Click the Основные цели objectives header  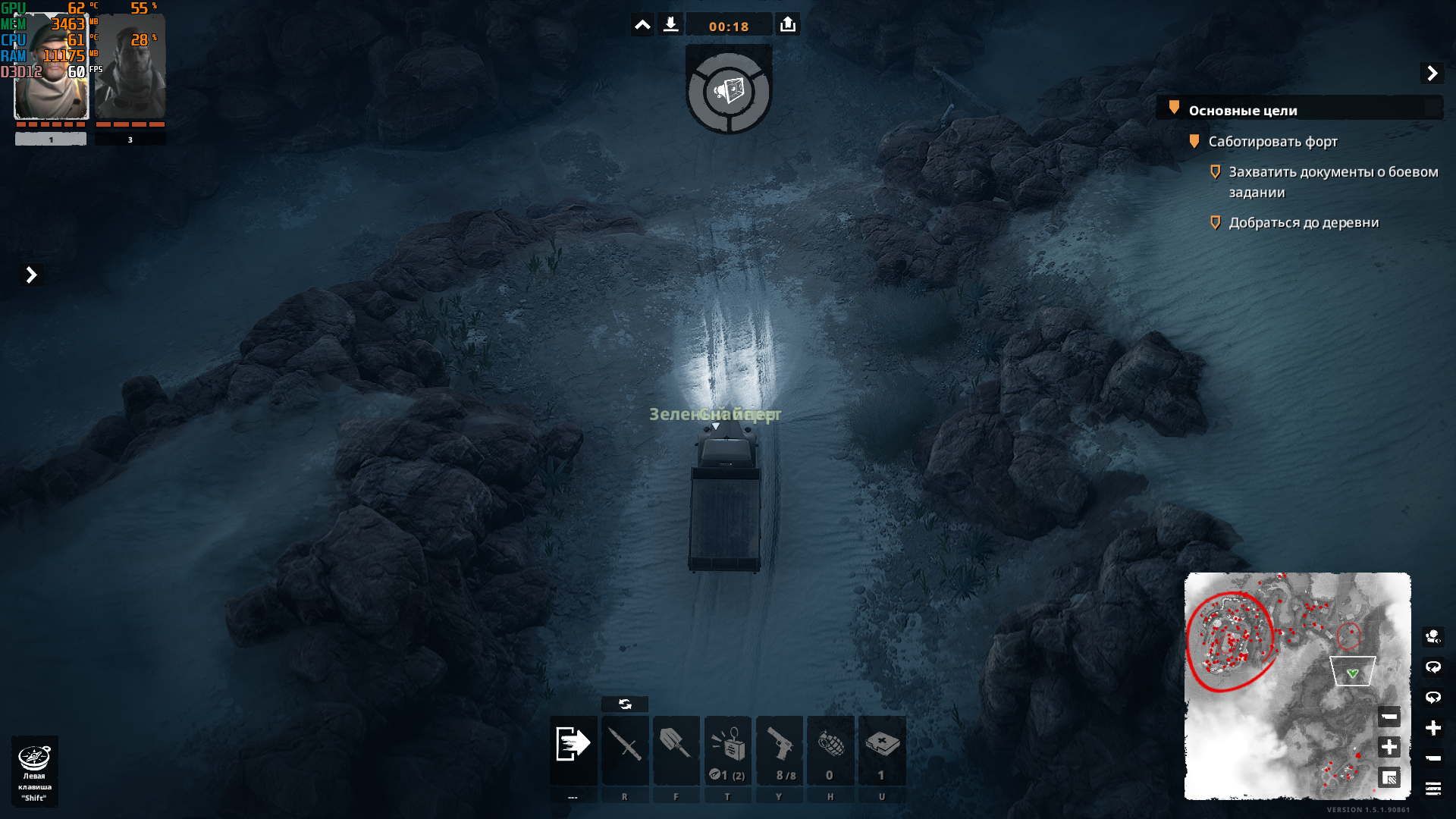[x=1243, y=111]
